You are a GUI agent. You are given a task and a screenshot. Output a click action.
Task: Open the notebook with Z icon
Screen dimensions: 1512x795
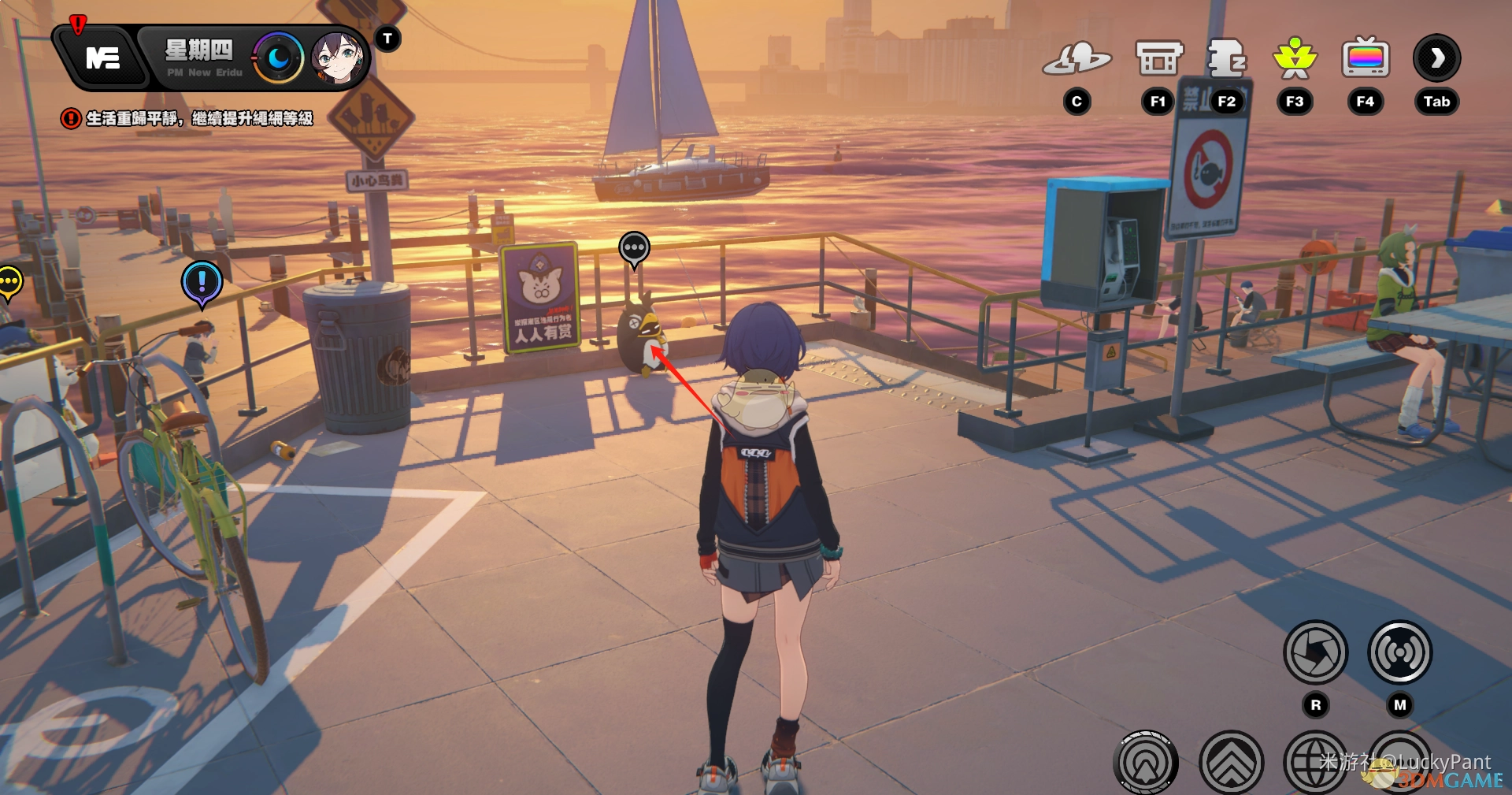1226,58
